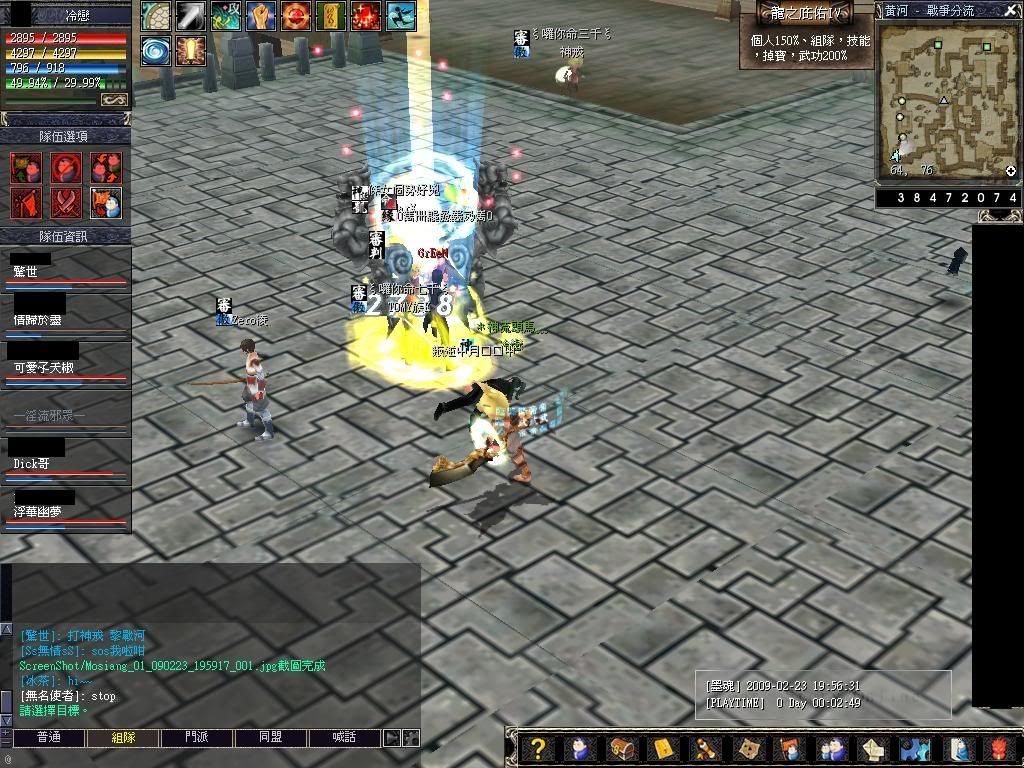Use the blue swirl vortex skill
The width and height of the screenshot is (1024, 768).
(x=156, y=51)
